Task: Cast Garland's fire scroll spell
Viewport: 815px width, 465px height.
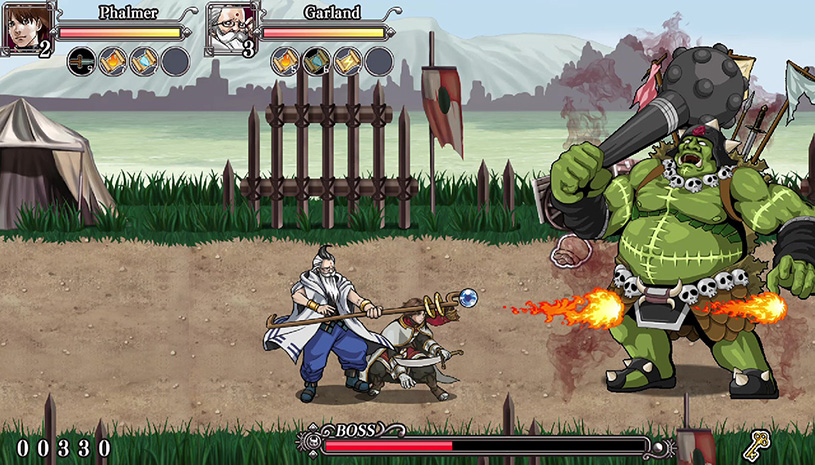Action: tap(285, 61)
